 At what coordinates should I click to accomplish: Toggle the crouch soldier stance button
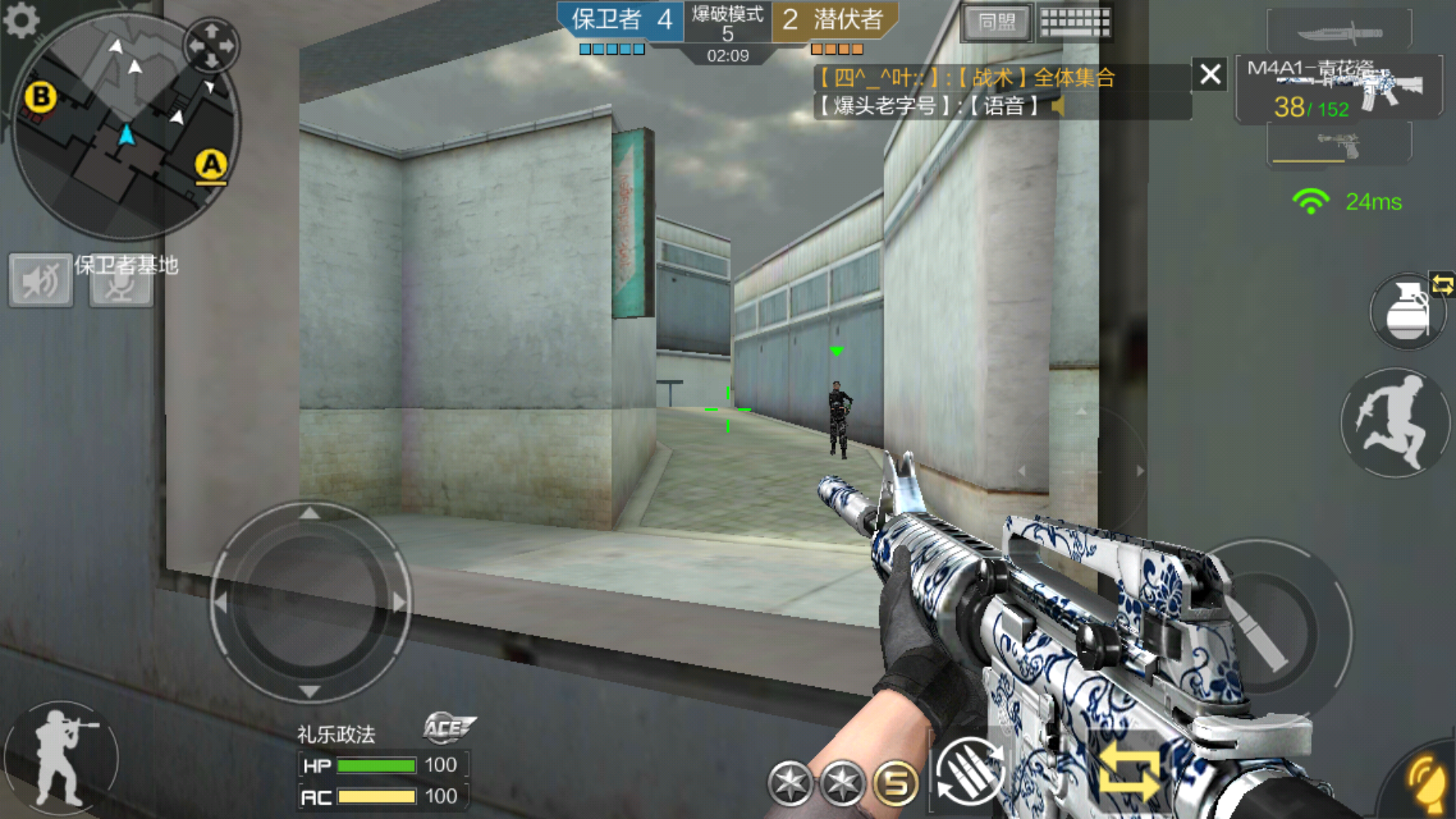coord(62,758)
